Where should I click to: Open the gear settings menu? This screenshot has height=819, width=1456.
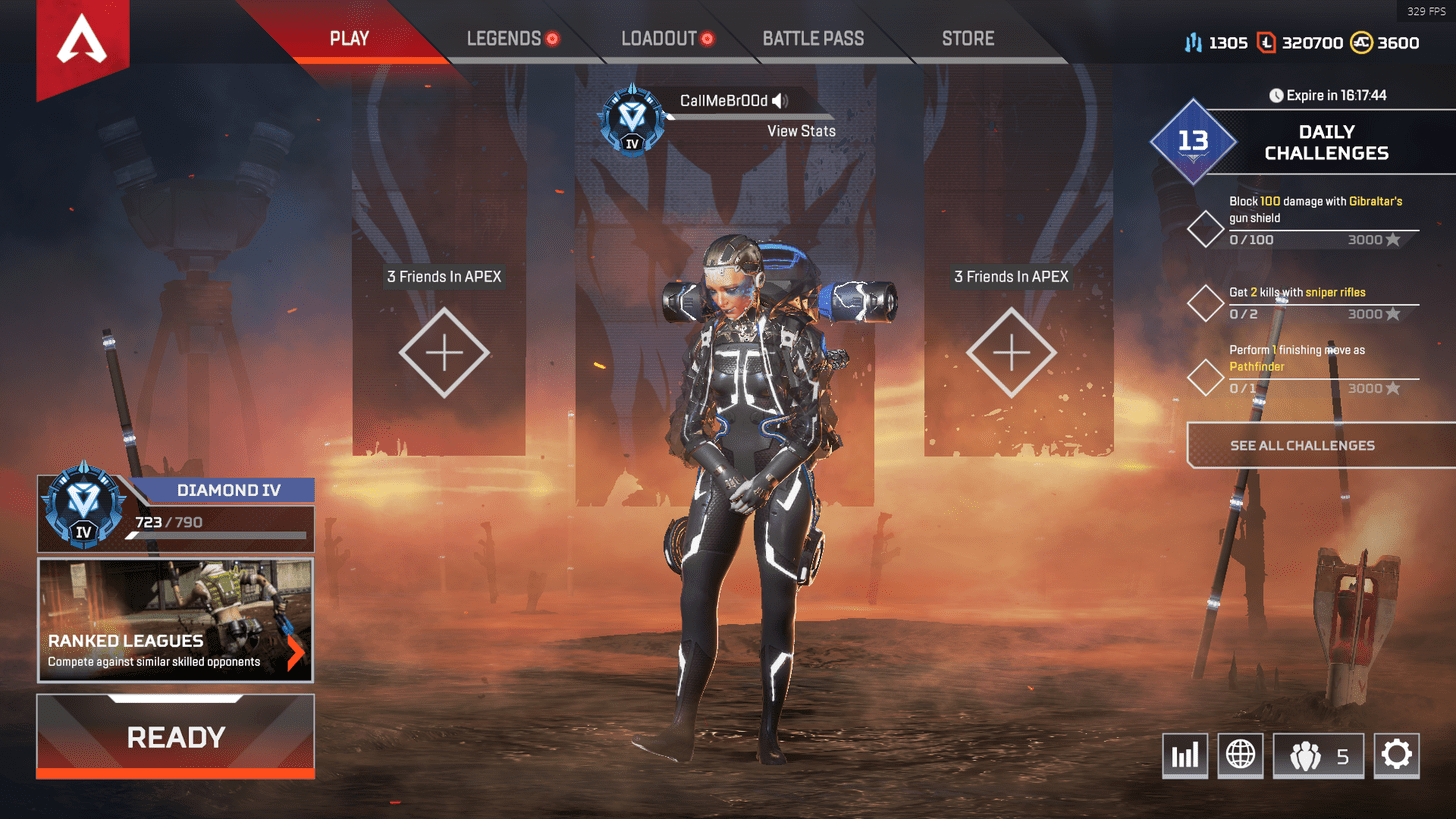[1396, 756]
